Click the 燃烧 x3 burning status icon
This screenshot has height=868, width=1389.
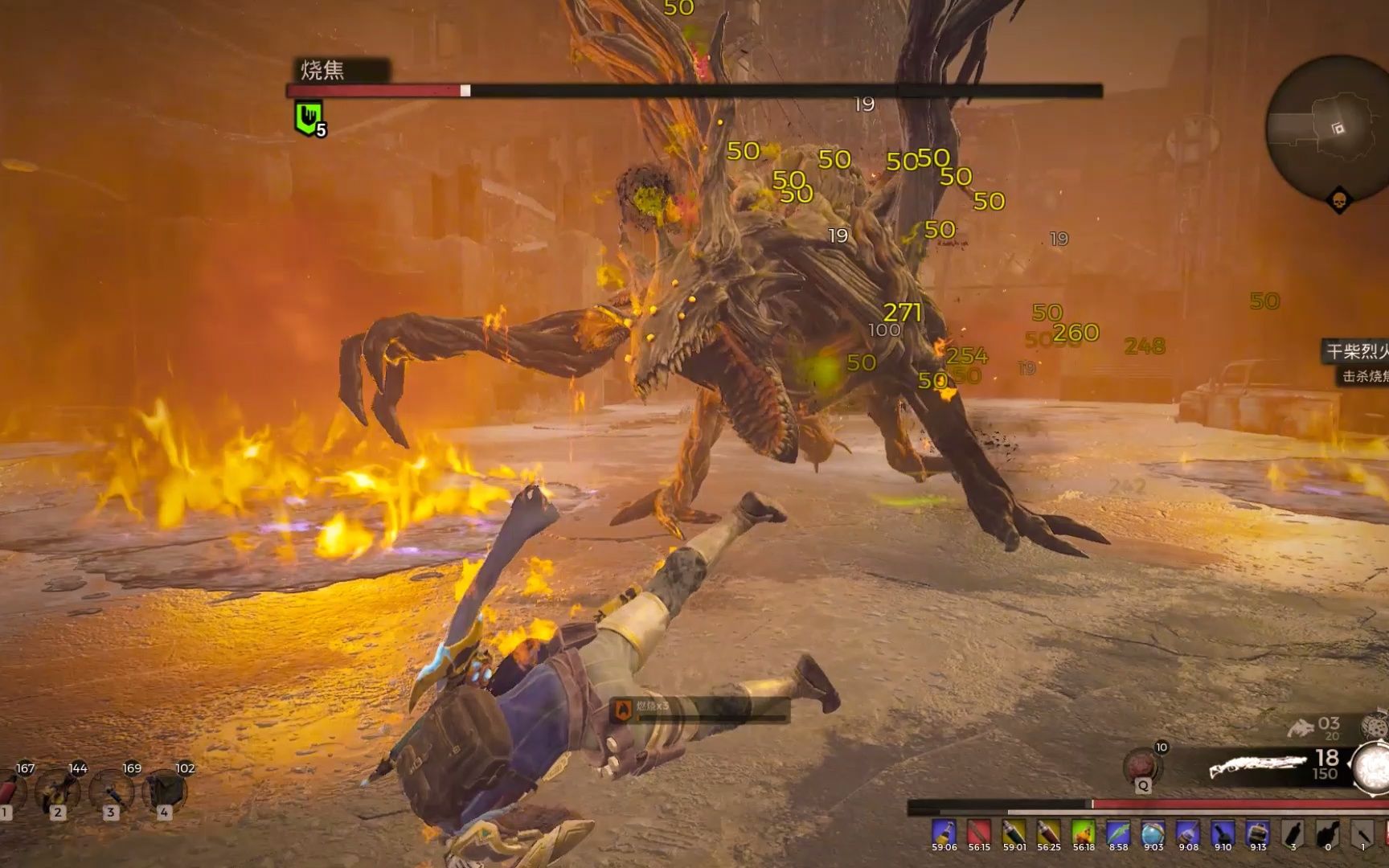click(x=623, y=708)
